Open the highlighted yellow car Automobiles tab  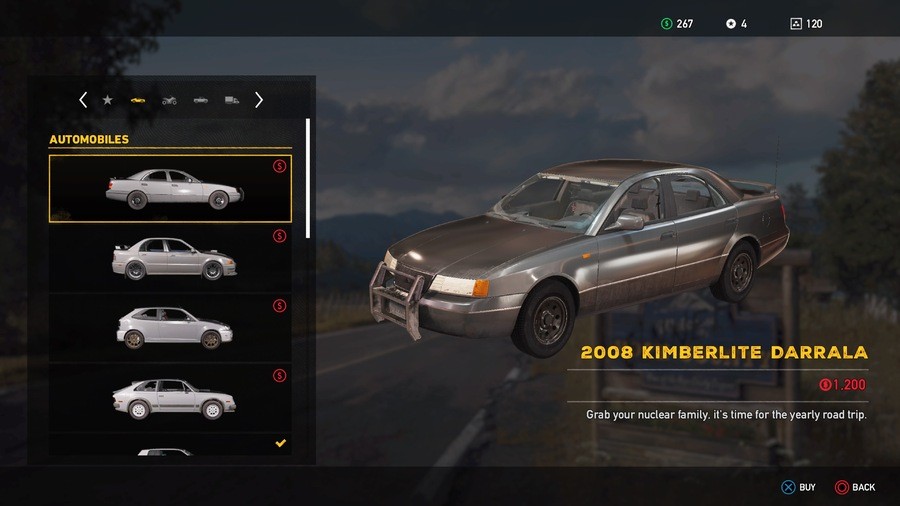[137, 100]
